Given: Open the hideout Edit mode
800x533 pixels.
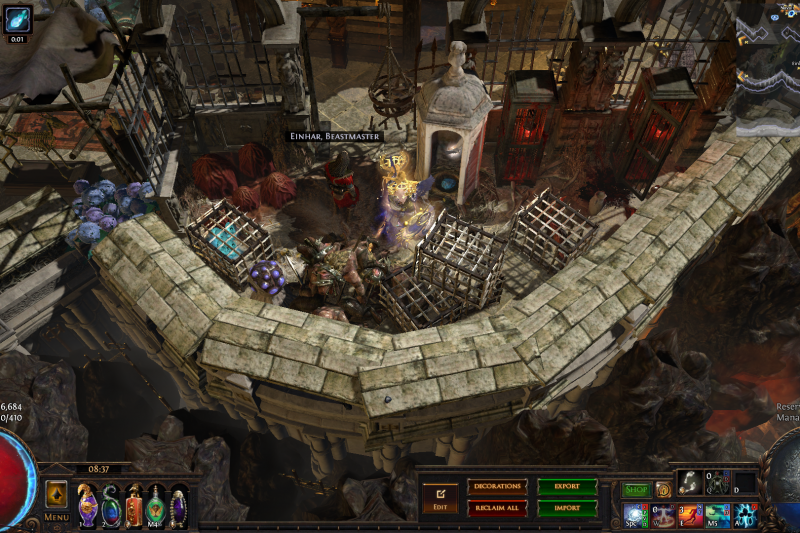Looking at the screenshot, I should point(440,496).
